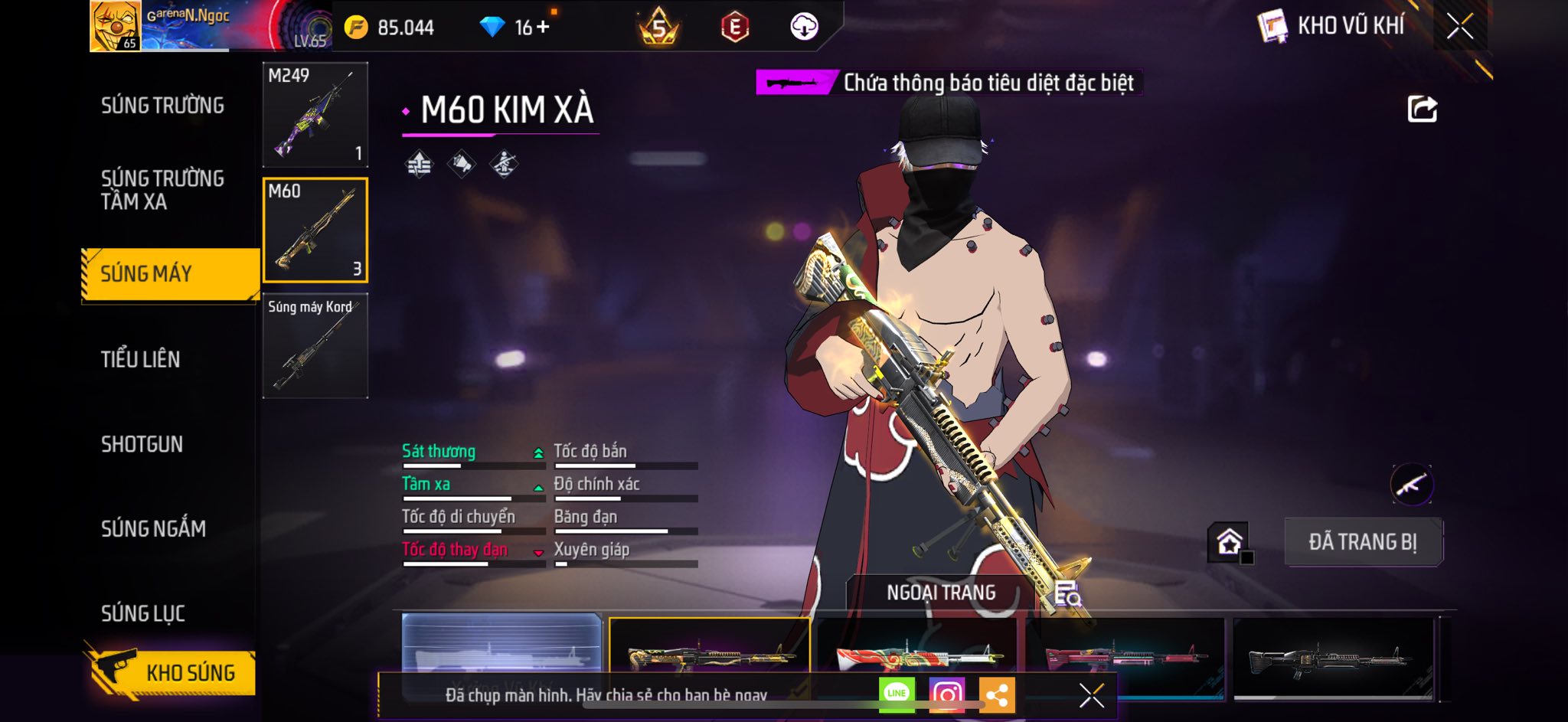Select the Tiểu Liên weapon category

(141, 359)
